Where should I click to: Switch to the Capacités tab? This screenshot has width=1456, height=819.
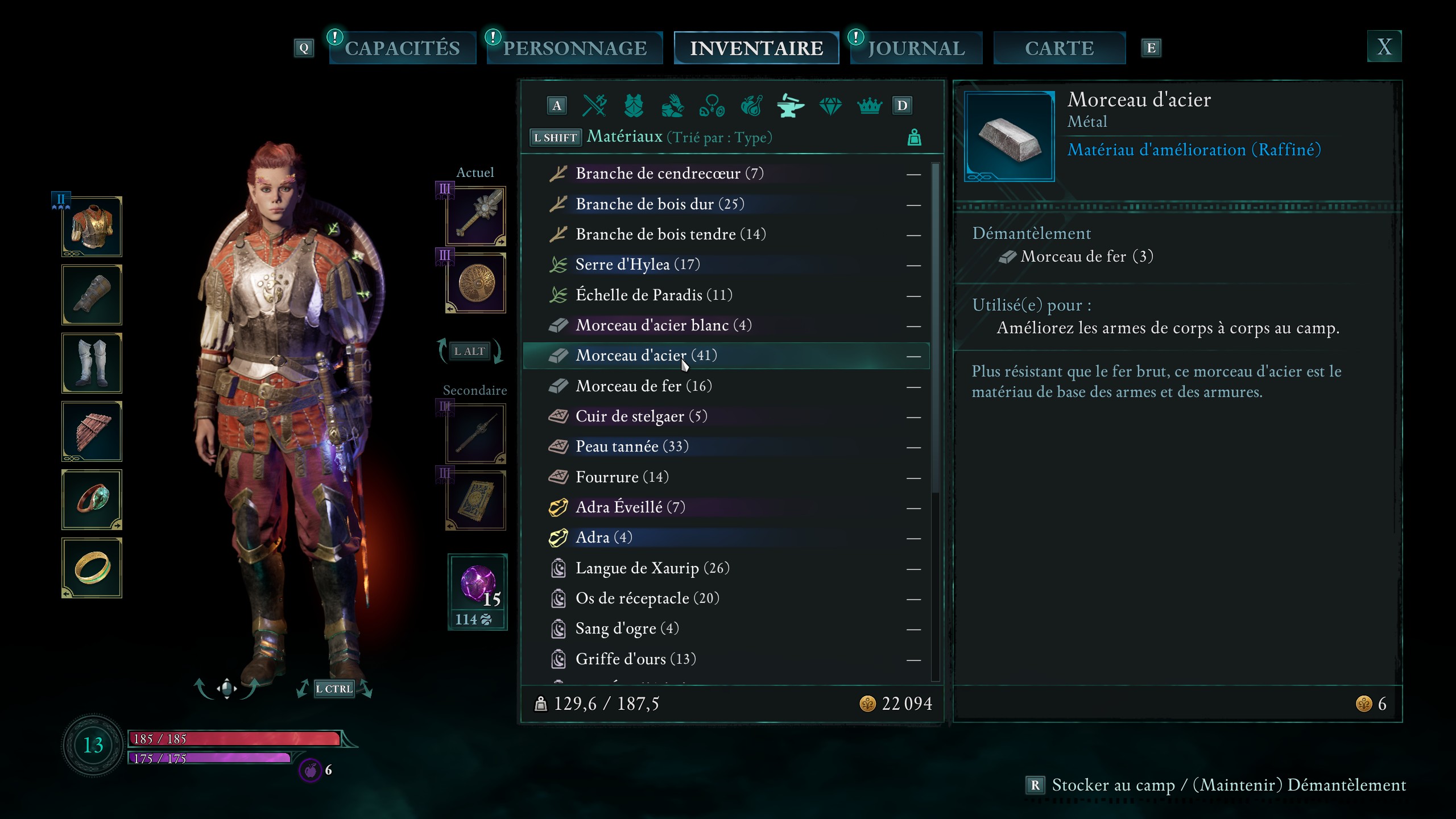(x=402, y=48)
